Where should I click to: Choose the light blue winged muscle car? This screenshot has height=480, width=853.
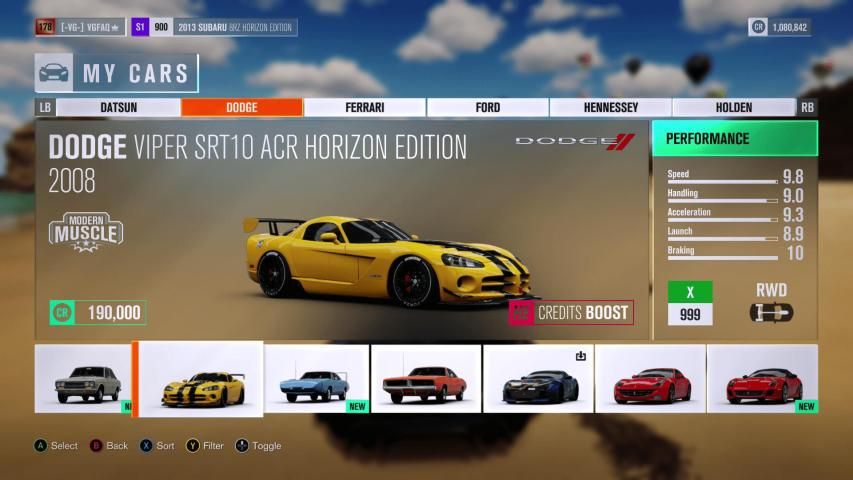pyautogui.click(x=316, y=380)
